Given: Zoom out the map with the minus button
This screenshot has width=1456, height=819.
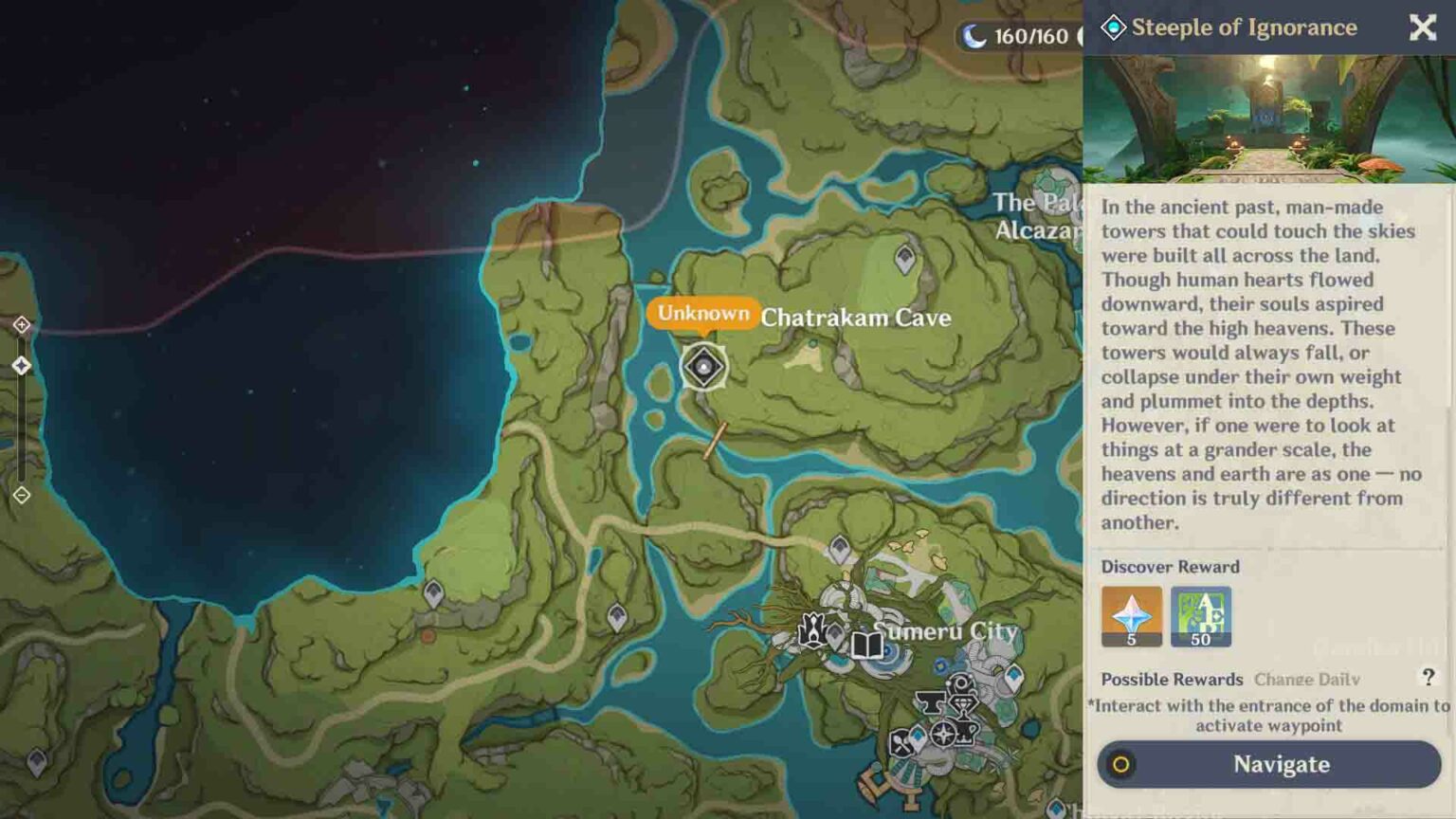Looking at the screenshot, I should click(x=22, y=495).
